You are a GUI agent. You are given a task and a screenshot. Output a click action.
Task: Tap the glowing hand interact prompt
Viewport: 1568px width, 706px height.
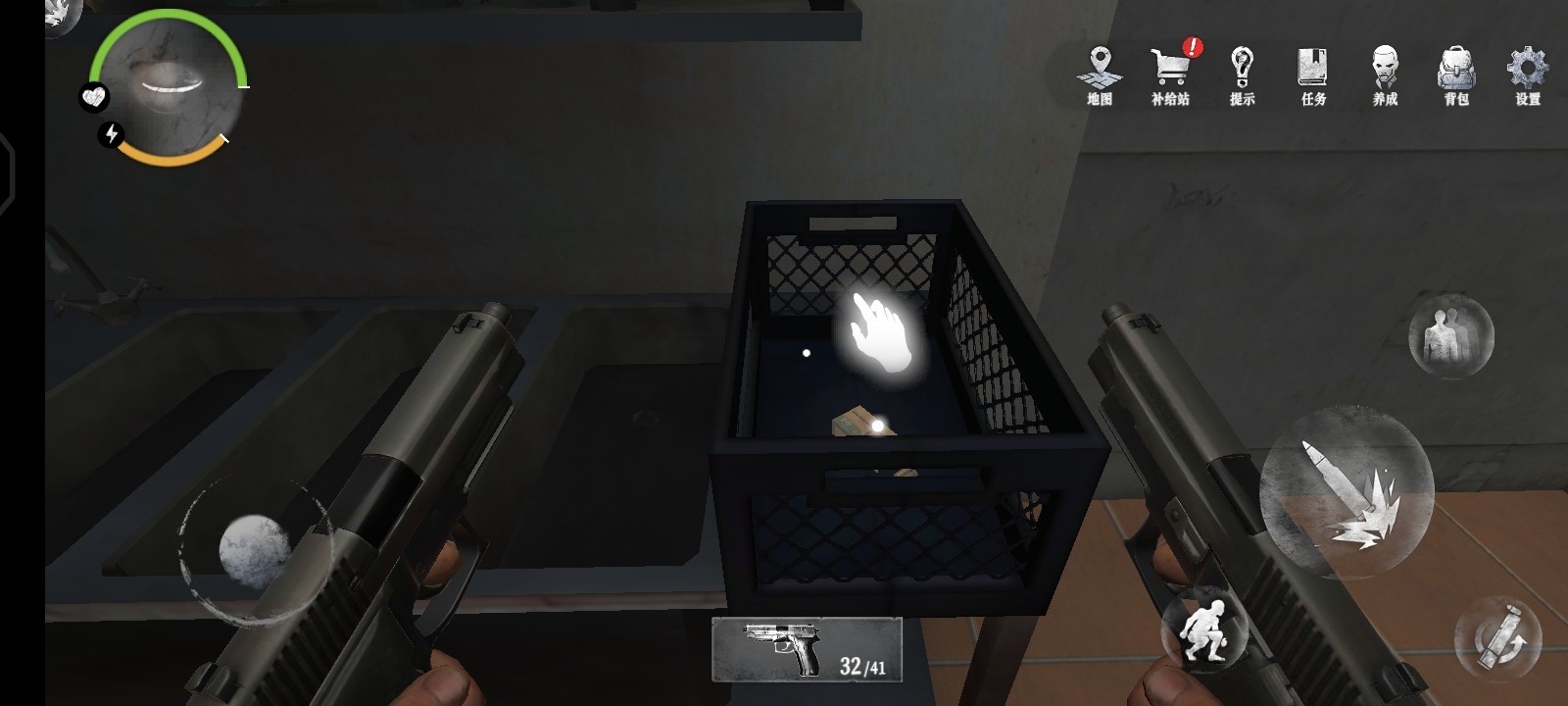tap(881, 331)
